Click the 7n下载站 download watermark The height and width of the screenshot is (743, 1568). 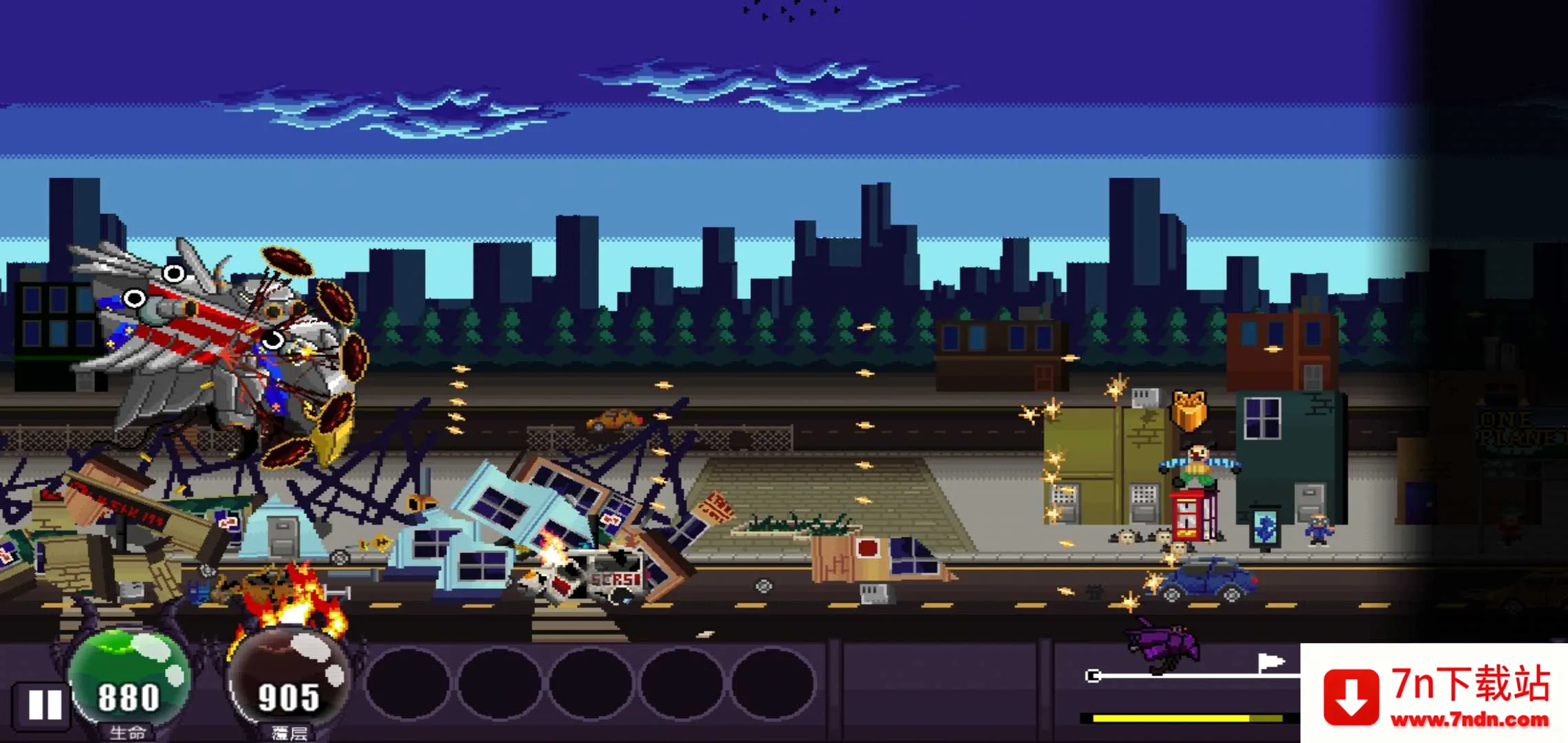coord(1435,695)
